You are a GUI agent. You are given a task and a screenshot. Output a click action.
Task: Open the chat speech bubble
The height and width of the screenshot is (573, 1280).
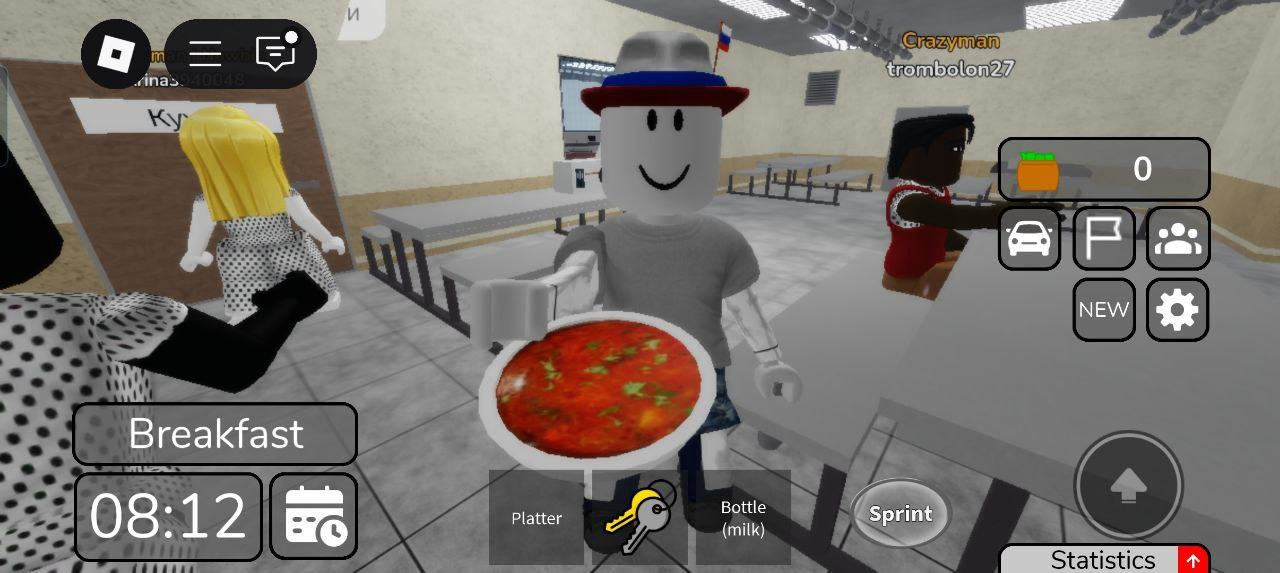click(x=276, y=53)
